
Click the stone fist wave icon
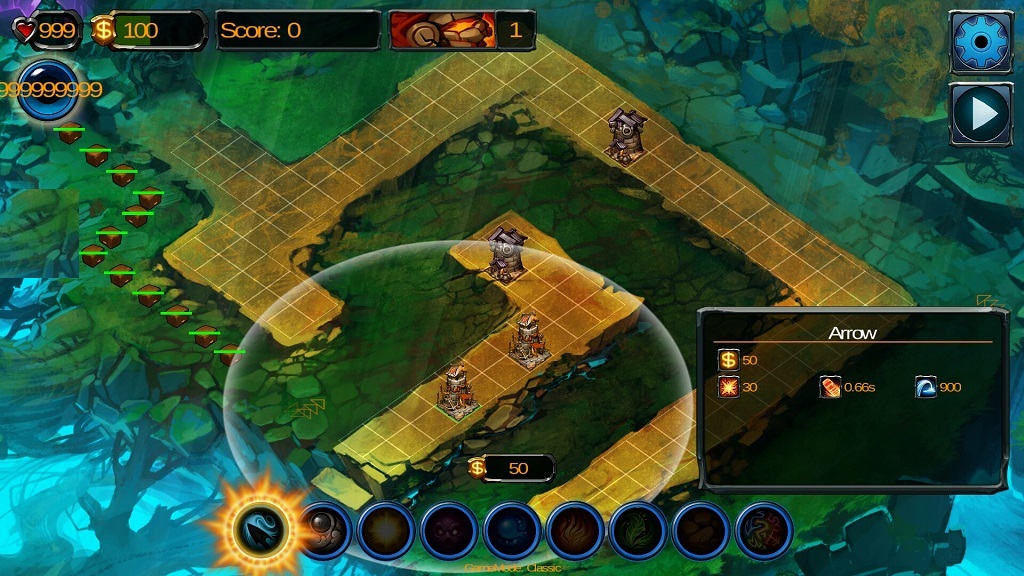[442, 30]
